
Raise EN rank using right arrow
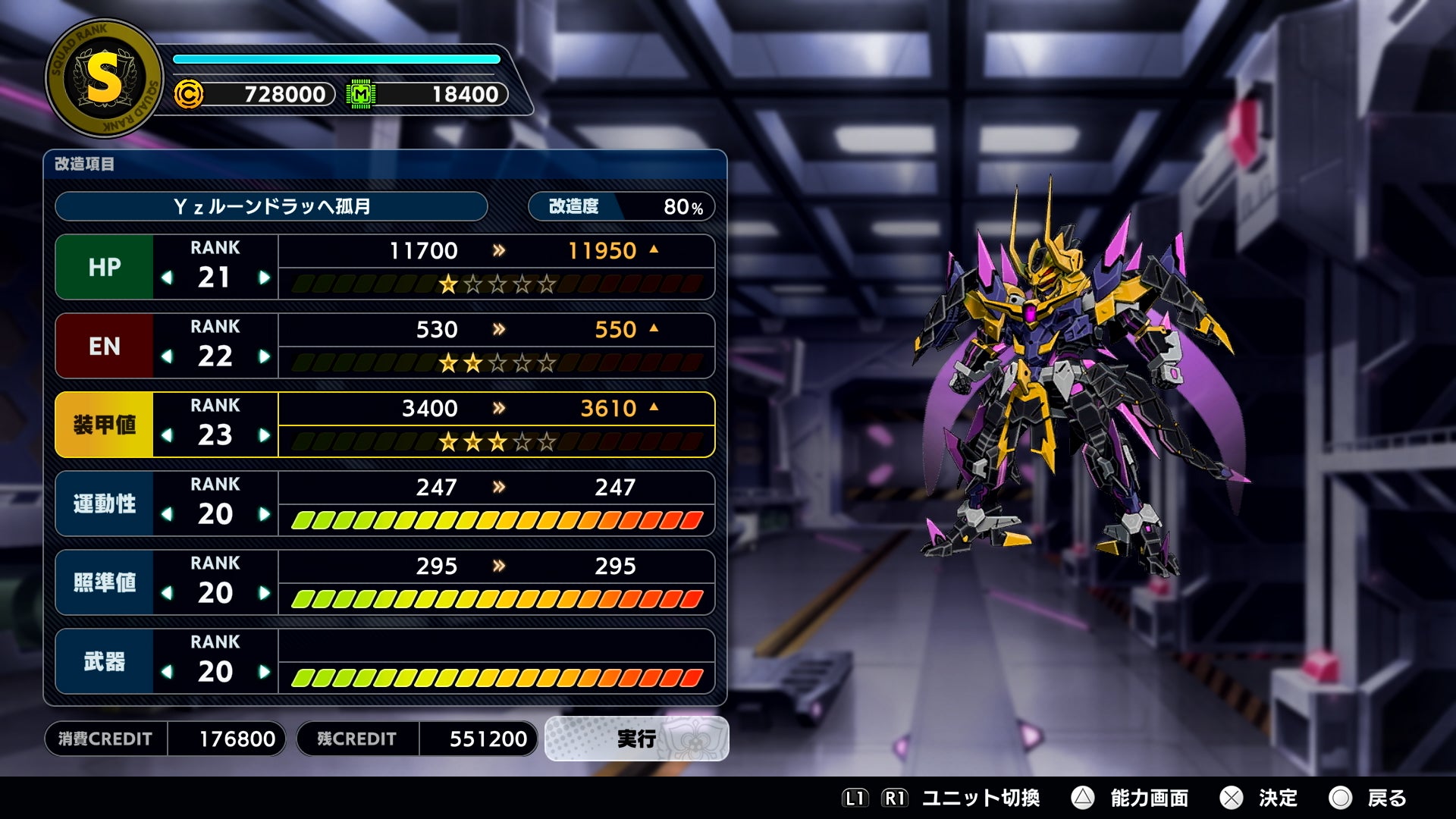coord(264,356)
